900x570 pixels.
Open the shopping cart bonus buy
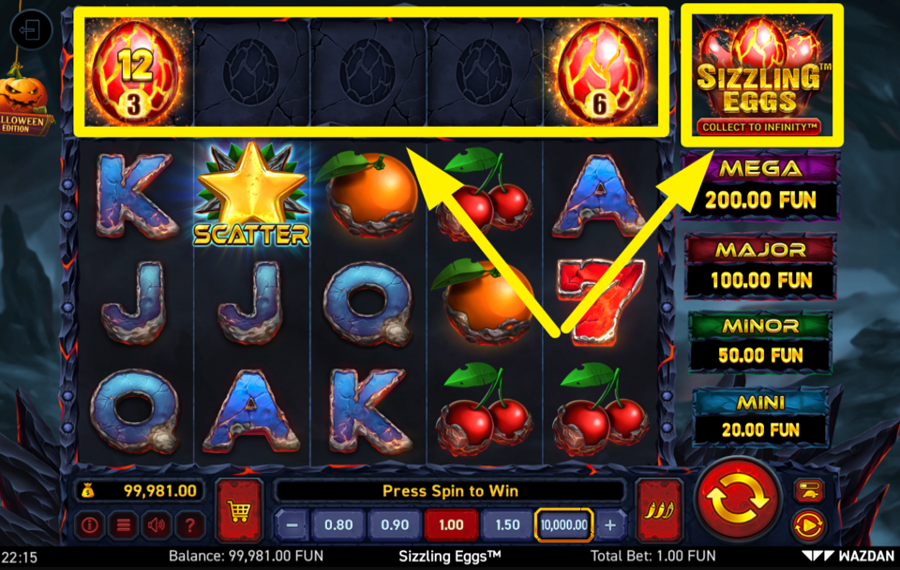coord(239,510)
